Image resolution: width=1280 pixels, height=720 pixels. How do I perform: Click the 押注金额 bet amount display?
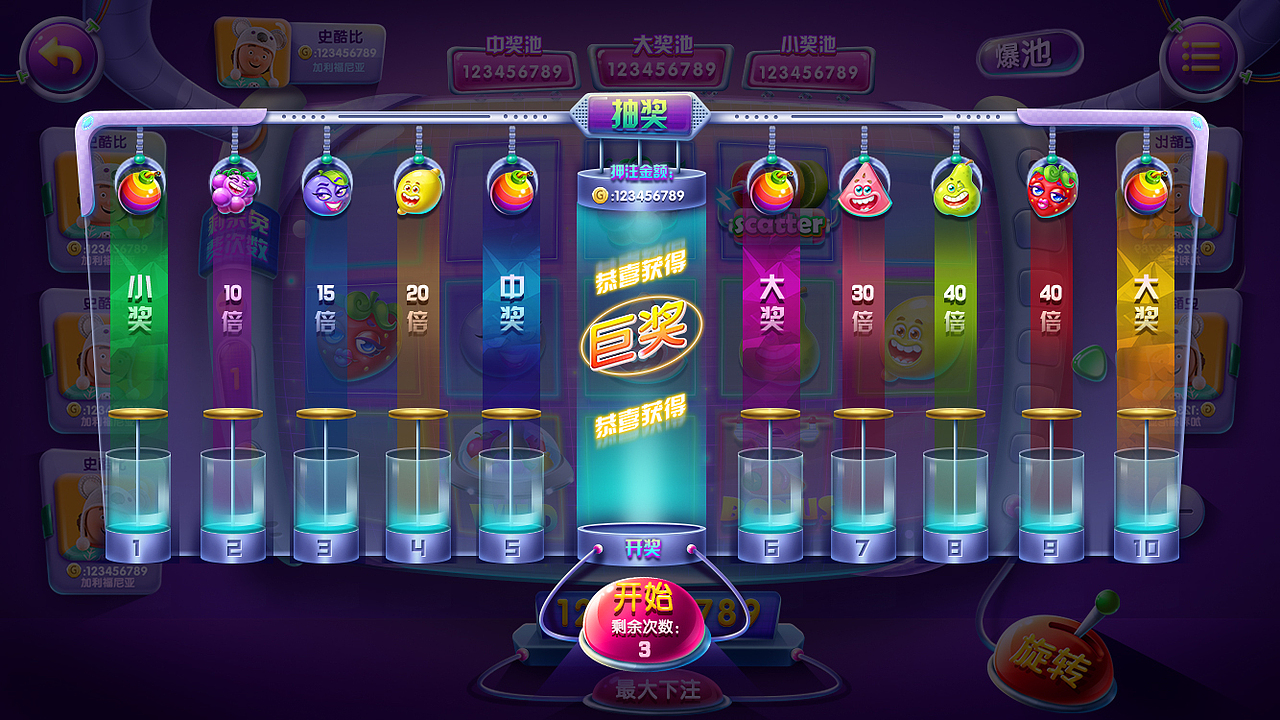(640, 196)
